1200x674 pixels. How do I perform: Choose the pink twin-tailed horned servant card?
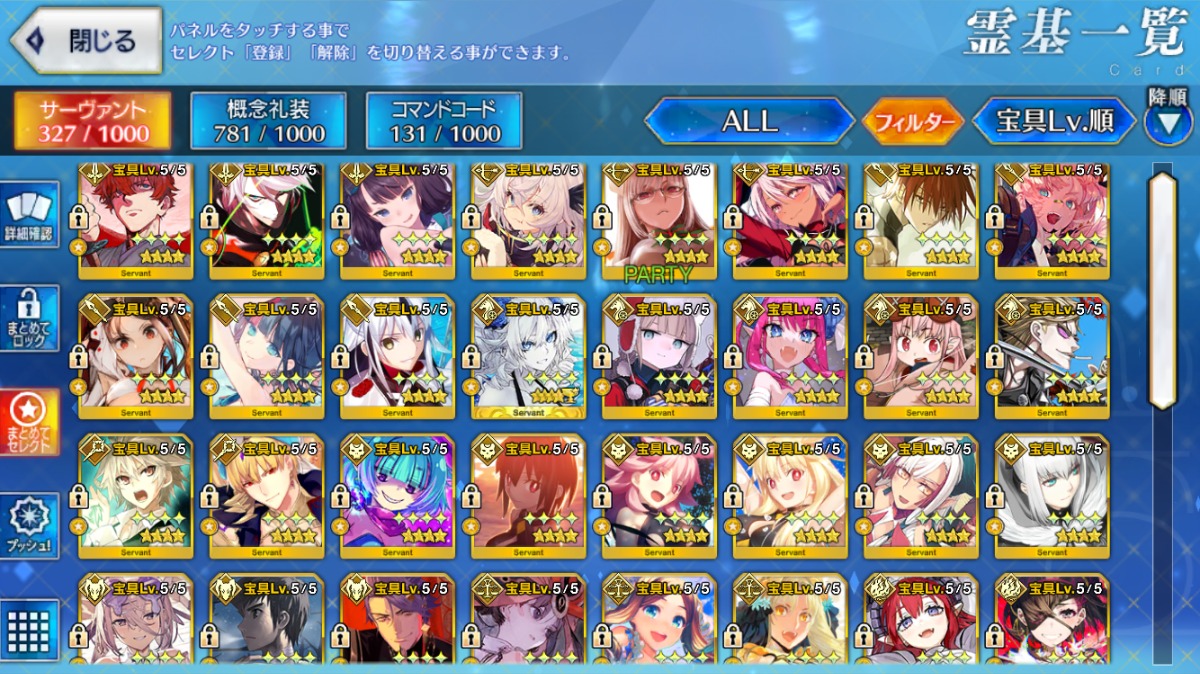point(790,355)
